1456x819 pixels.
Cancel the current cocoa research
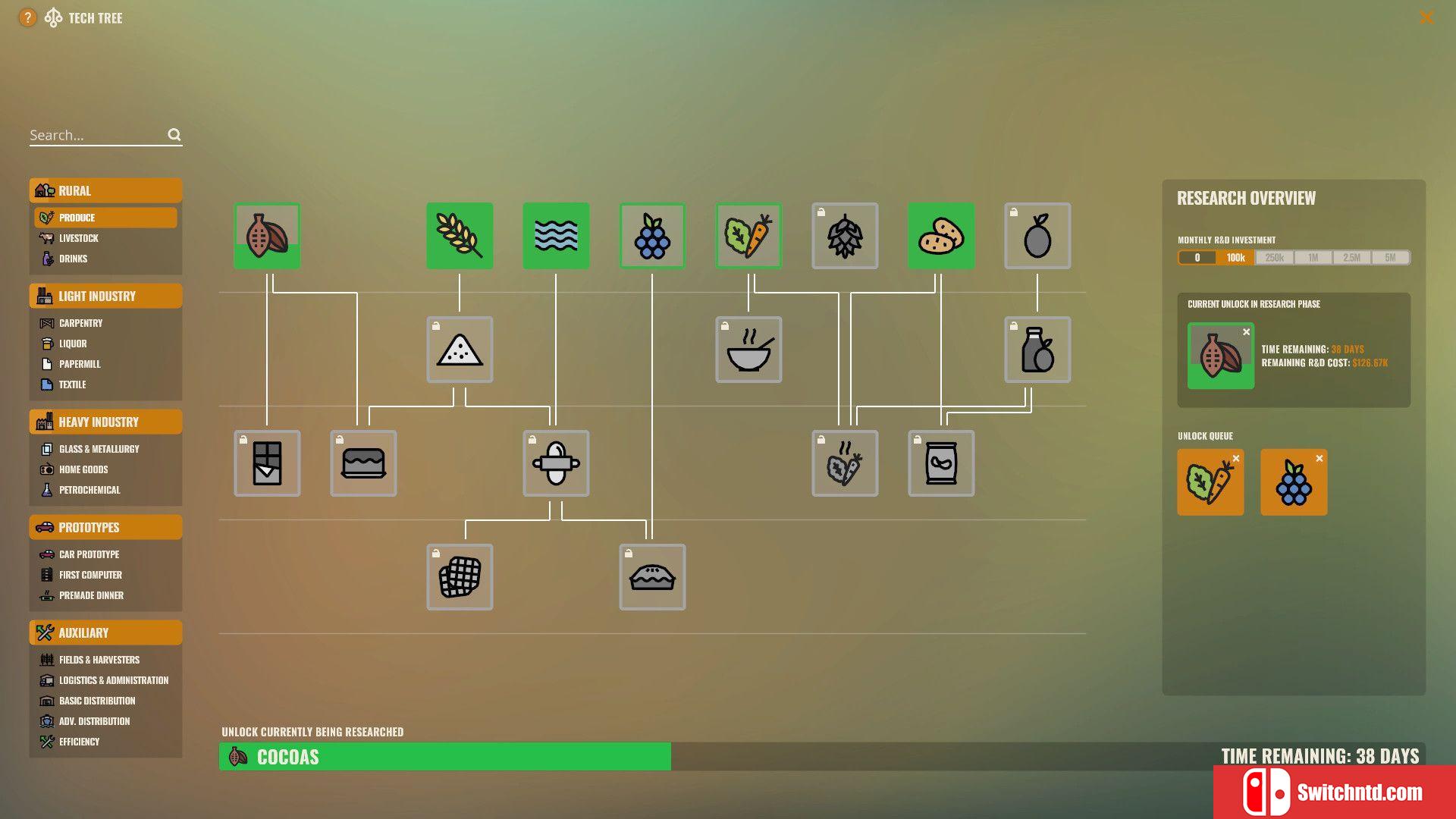click(x=1246, y=332)
